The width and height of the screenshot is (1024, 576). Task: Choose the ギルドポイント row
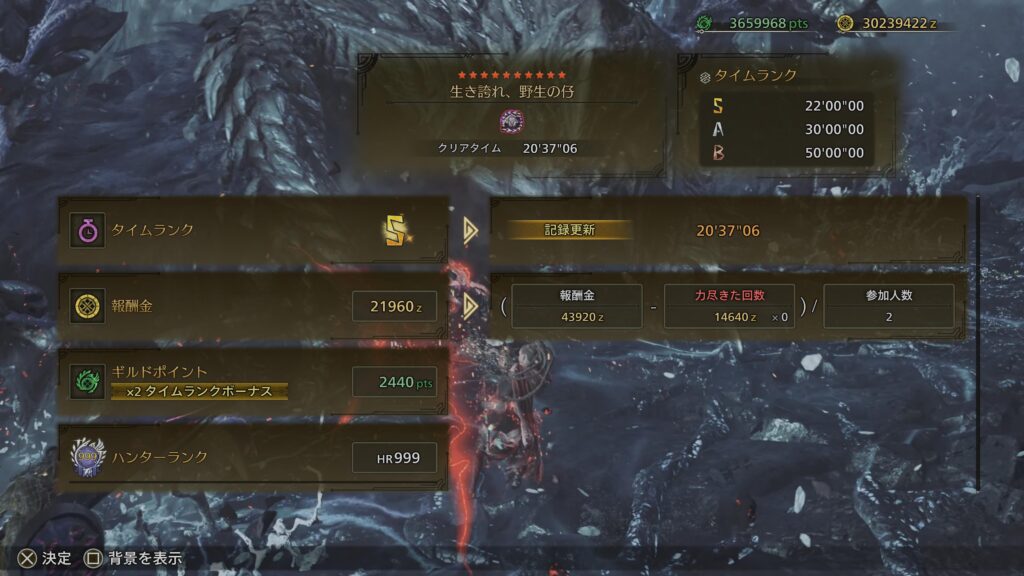[x=254, y=381]
